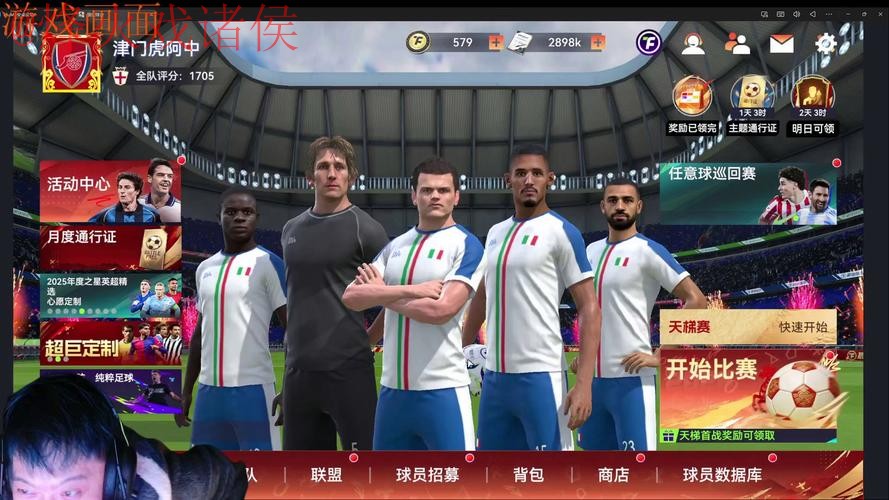Image resolution: width=889 pixels, height=500 pixels.
Task: Open the 主题通行证 themed pass icon
Action: (x=752, y=97)
